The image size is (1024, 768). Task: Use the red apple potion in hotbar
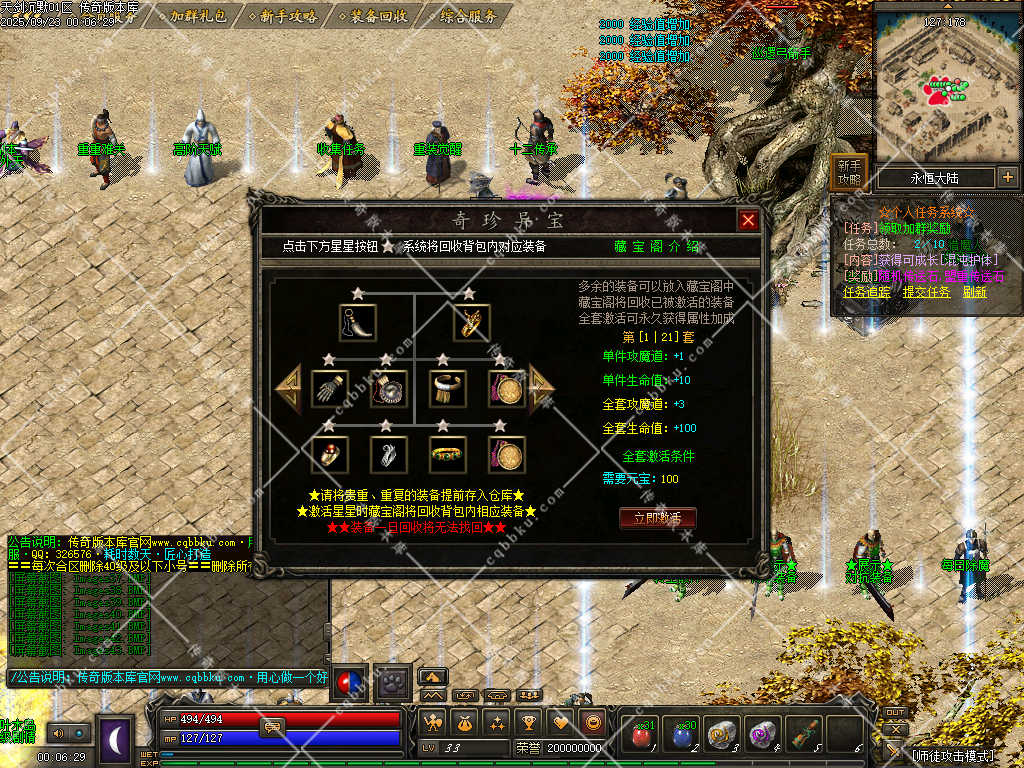coord(641,735)
